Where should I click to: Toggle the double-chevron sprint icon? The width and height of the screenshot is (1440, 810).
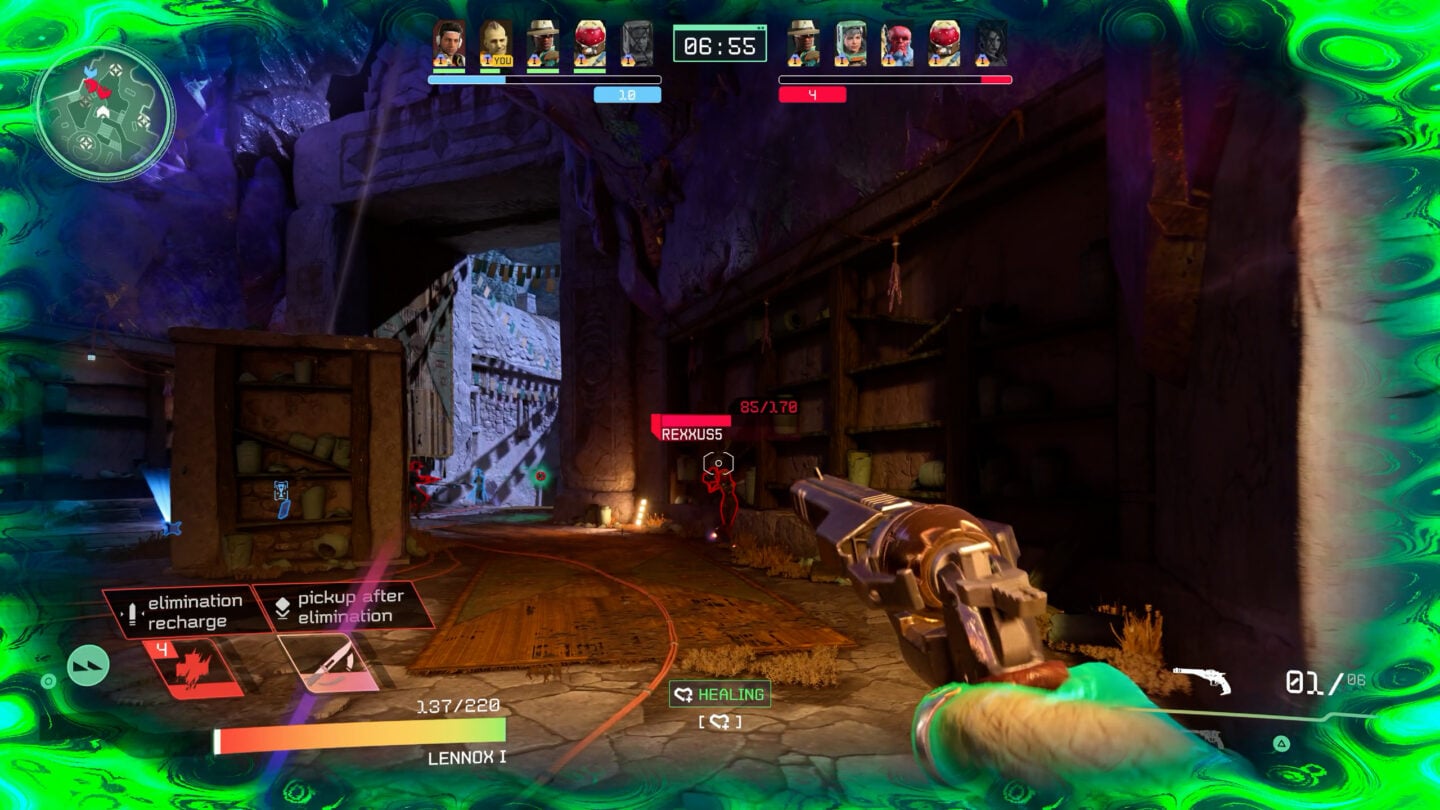(88, 665)
